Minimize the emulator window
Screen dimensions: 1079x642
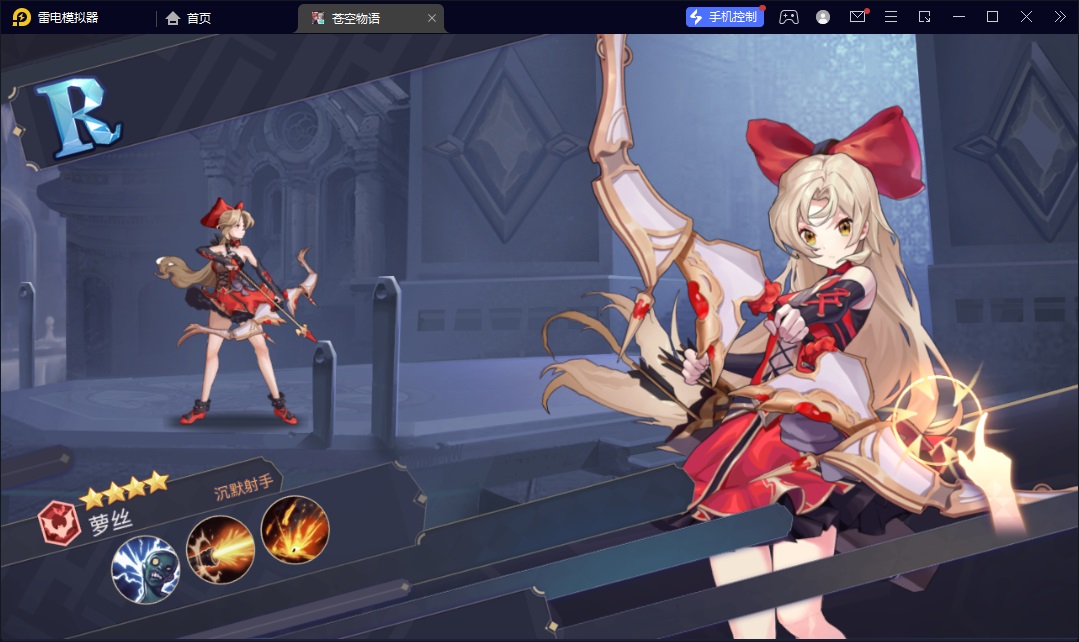coord(959,17)
